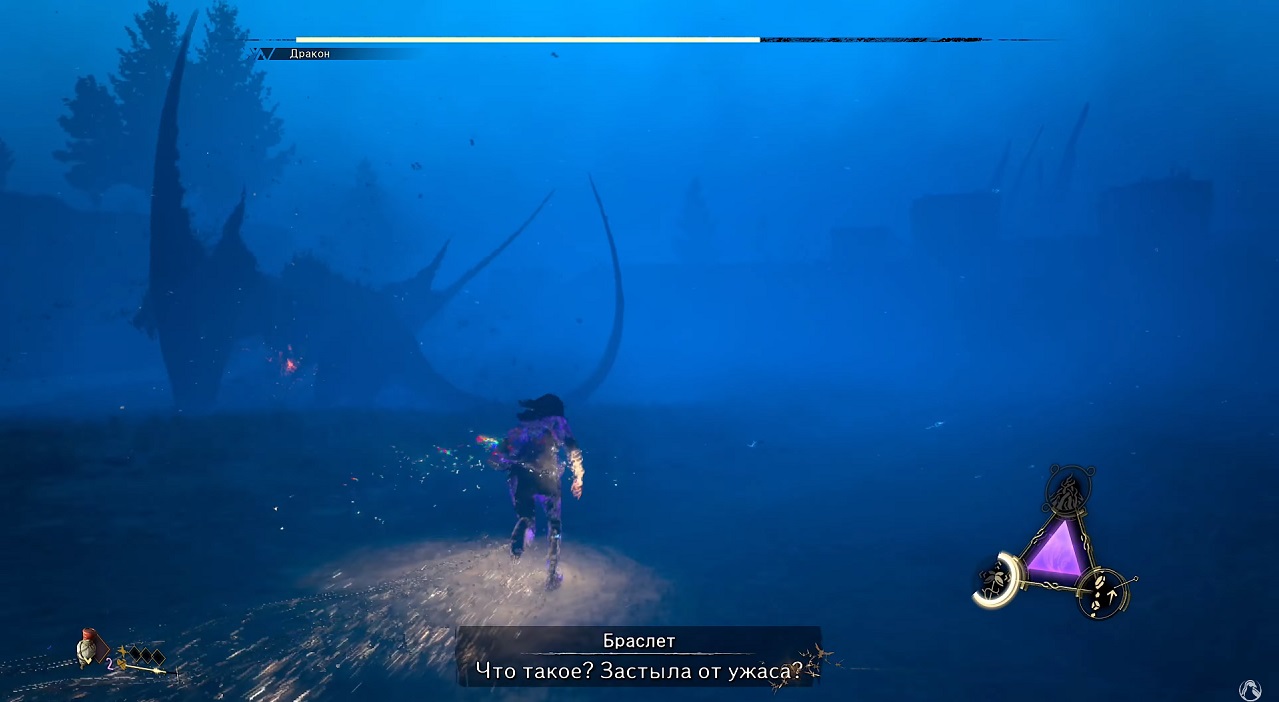
Task: Select the arrow attack spell icon
Action: [x=1106, y=592]
